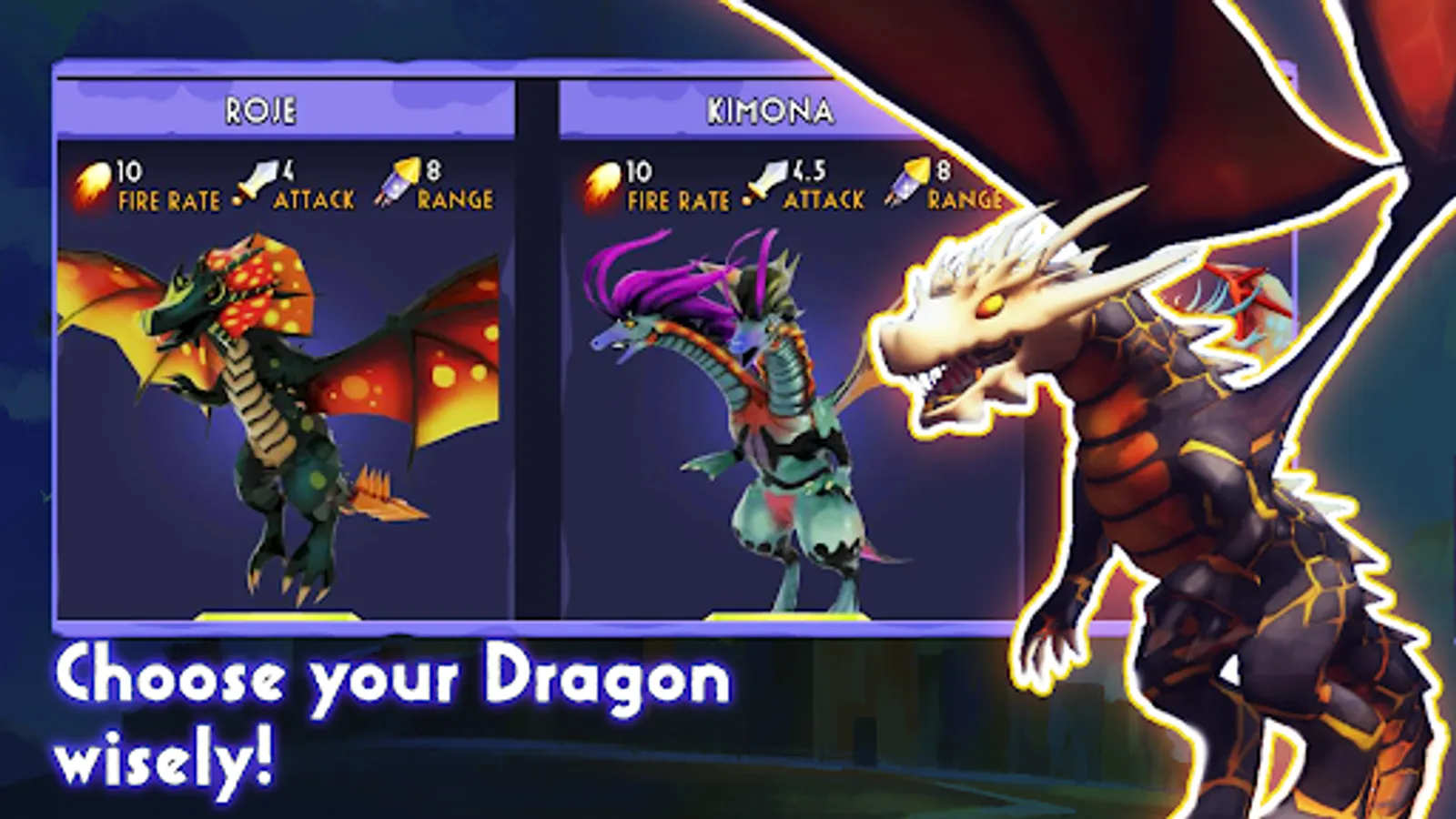Open the KIMONA name tab
Image resolution: width=1456 pixels, height=819 pixels.
click(x=769, y=109)
